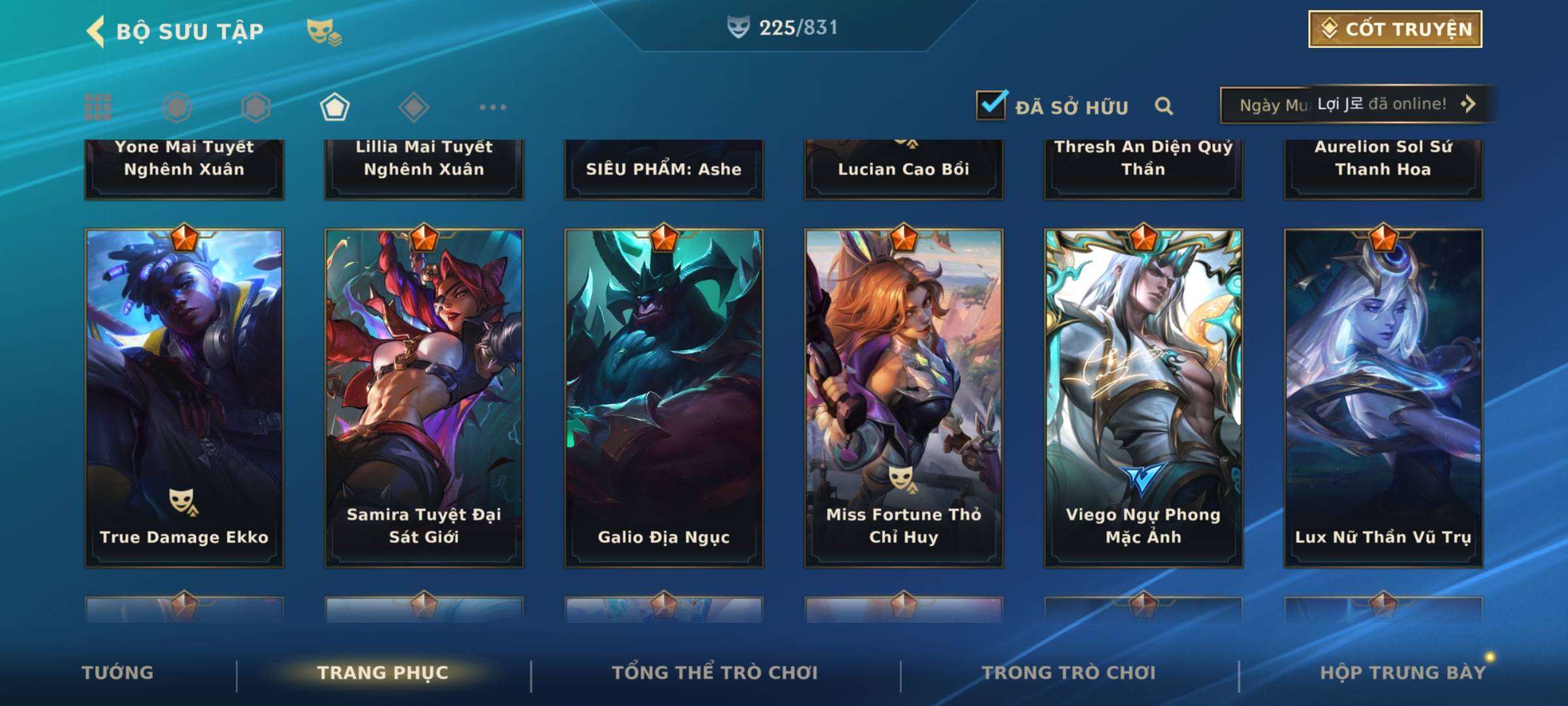Go back from Bộ Sưu Tập screen

tap(96, 31)
